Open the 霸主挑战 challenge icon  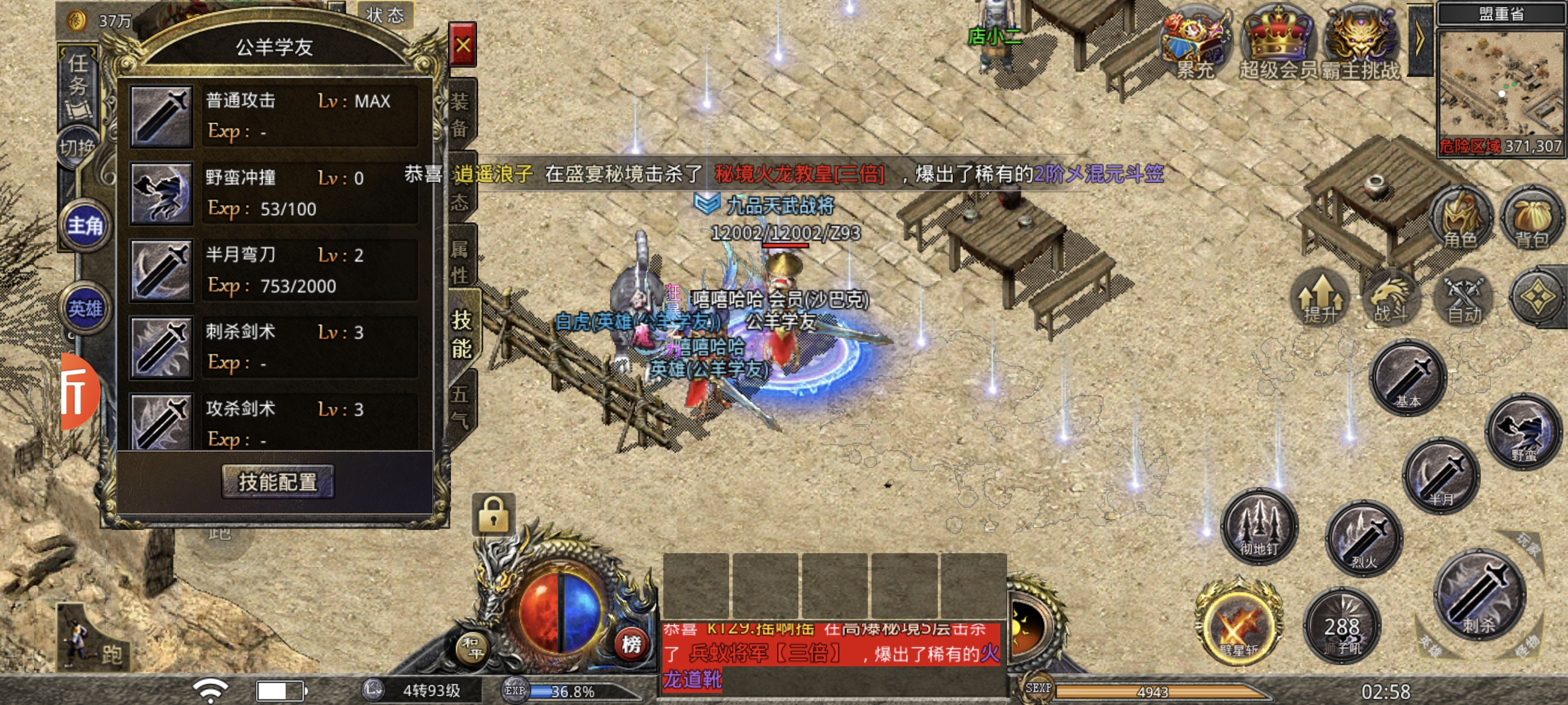tap(1360, 44)
